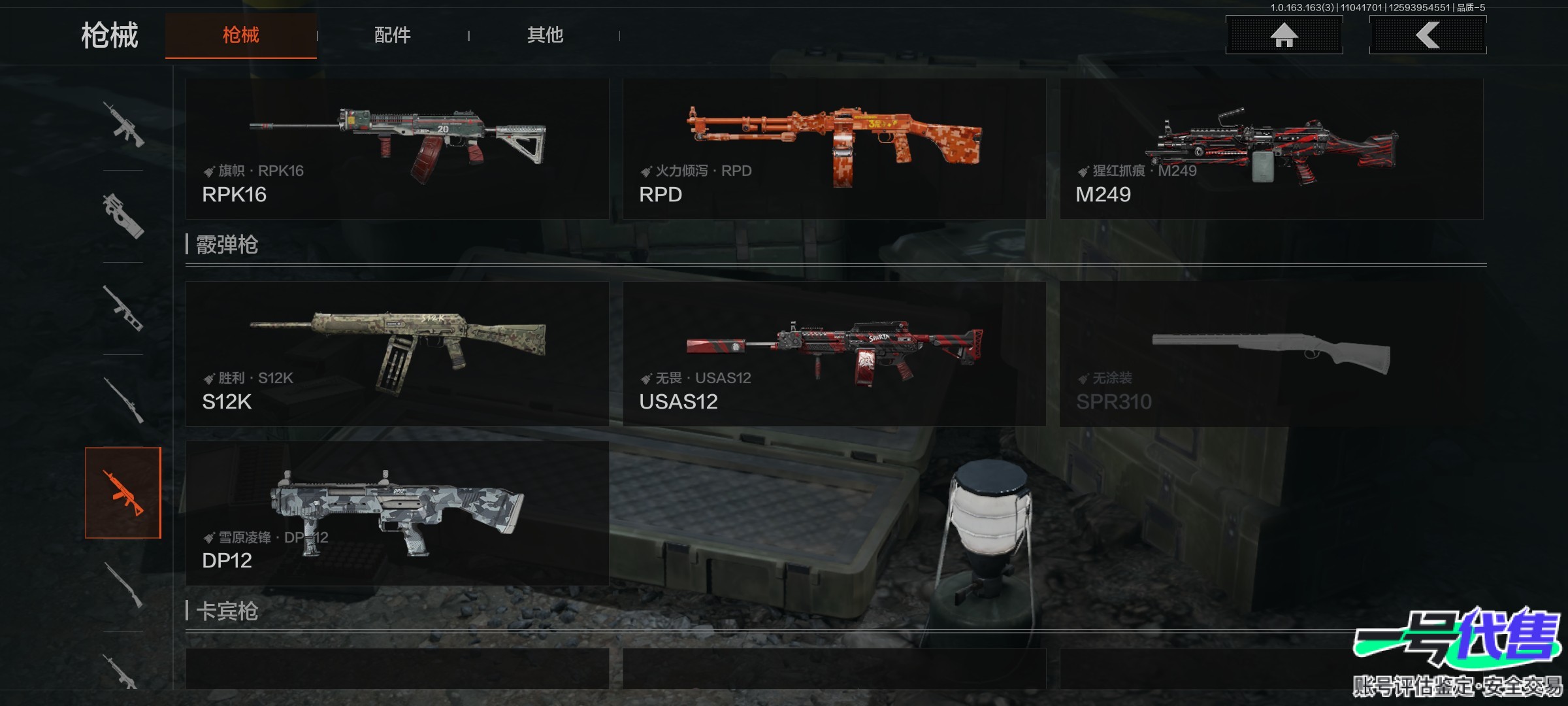The image size is (1568, 706).
Task: Open the P90 submachine gun category
Action: tap(123, 216)
